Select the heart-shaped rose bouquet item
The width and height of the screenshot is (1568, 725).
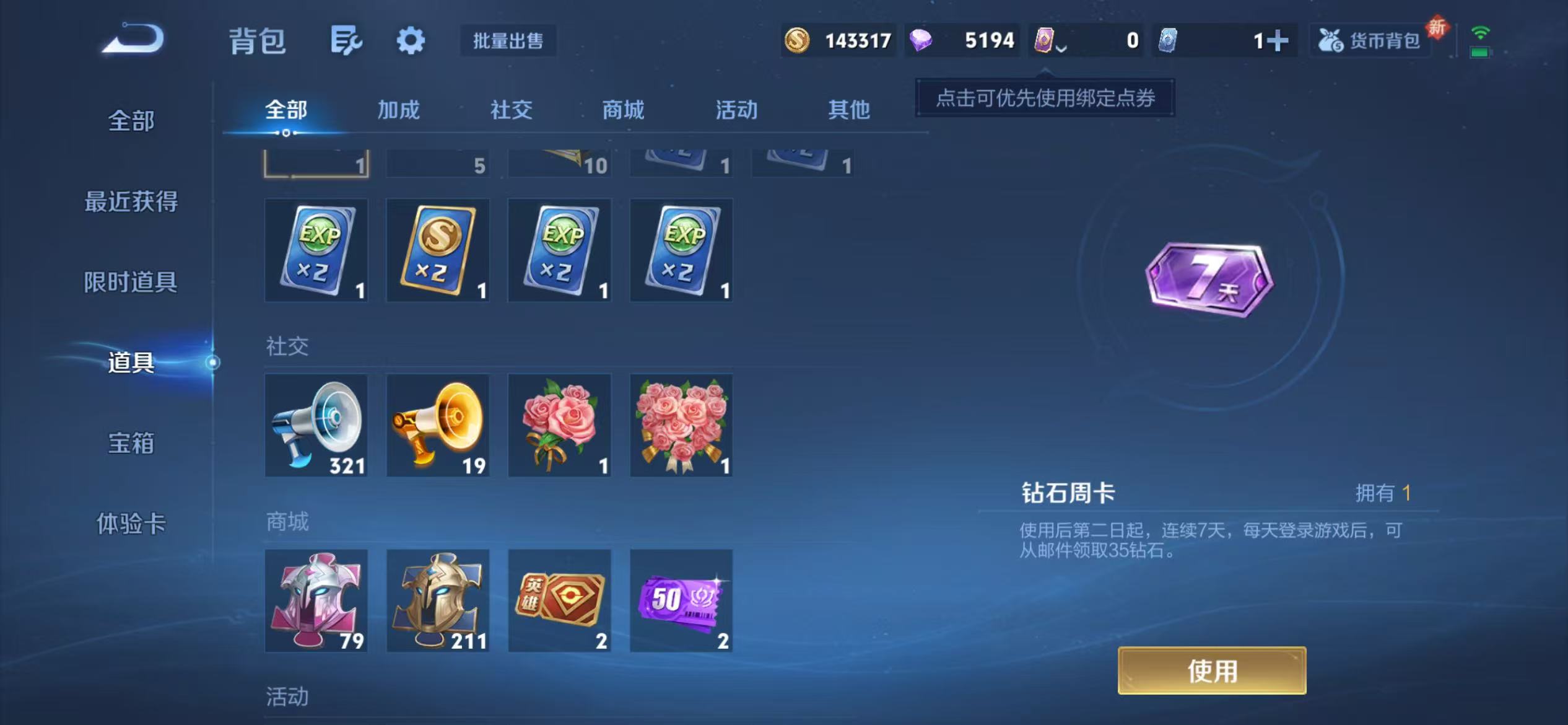pyautogui.click(x=680, y=425)
